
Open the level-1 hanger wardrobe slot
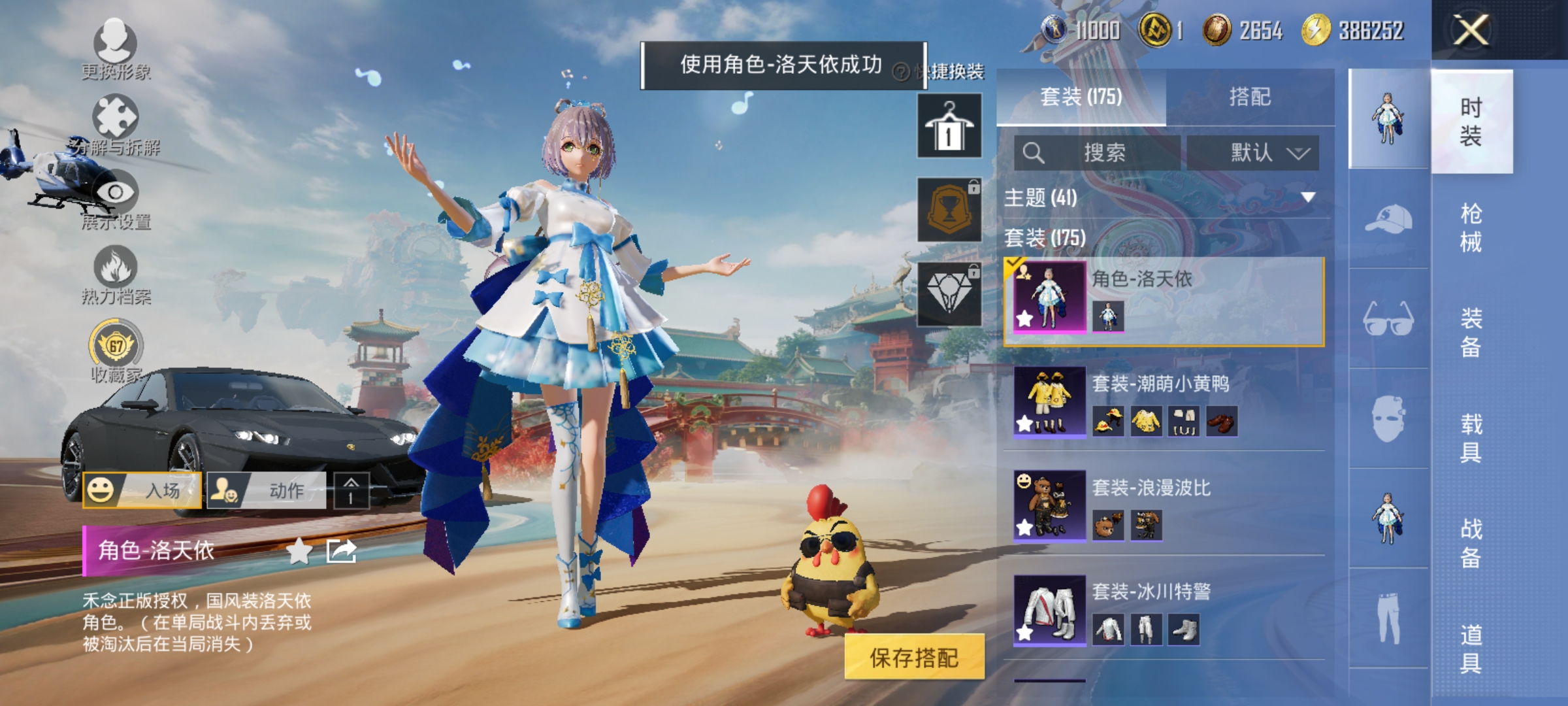pos(949,126)
